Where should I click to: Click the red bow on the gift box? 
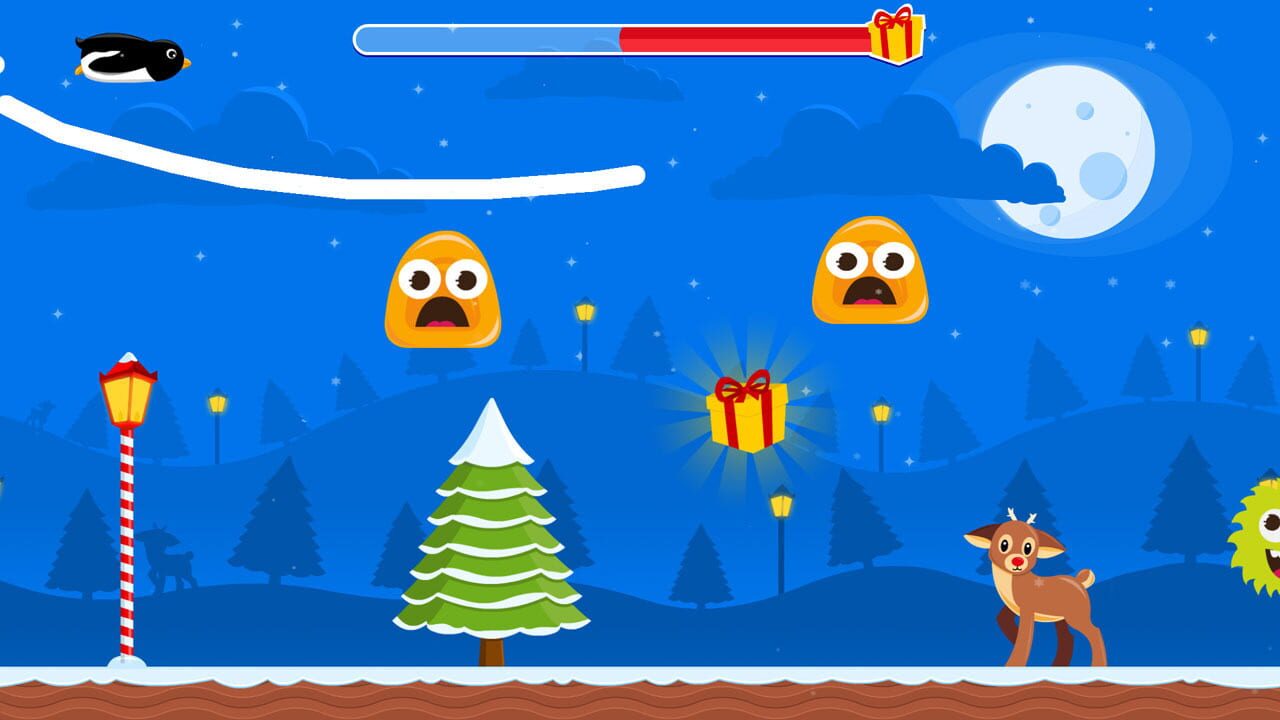click(742, 385)
